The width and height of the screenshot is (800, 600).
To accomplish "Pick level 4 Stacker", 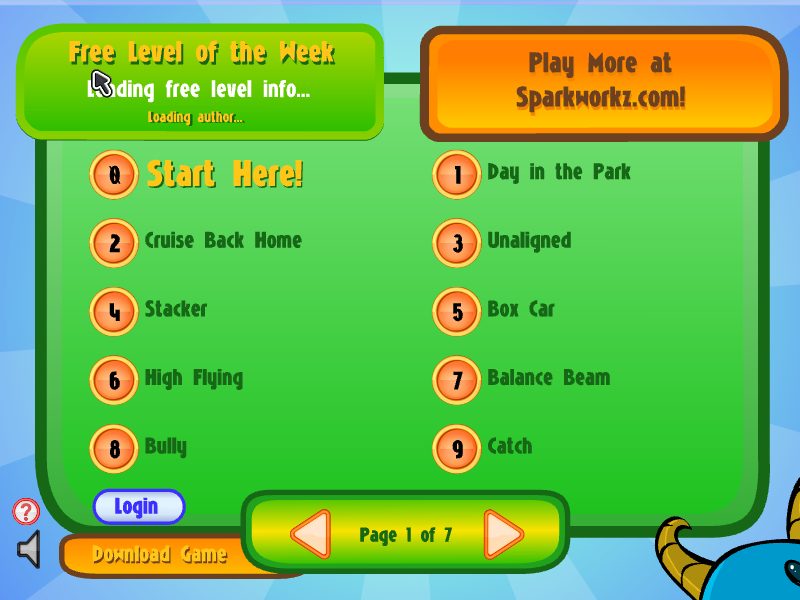I will coord(114,312).
